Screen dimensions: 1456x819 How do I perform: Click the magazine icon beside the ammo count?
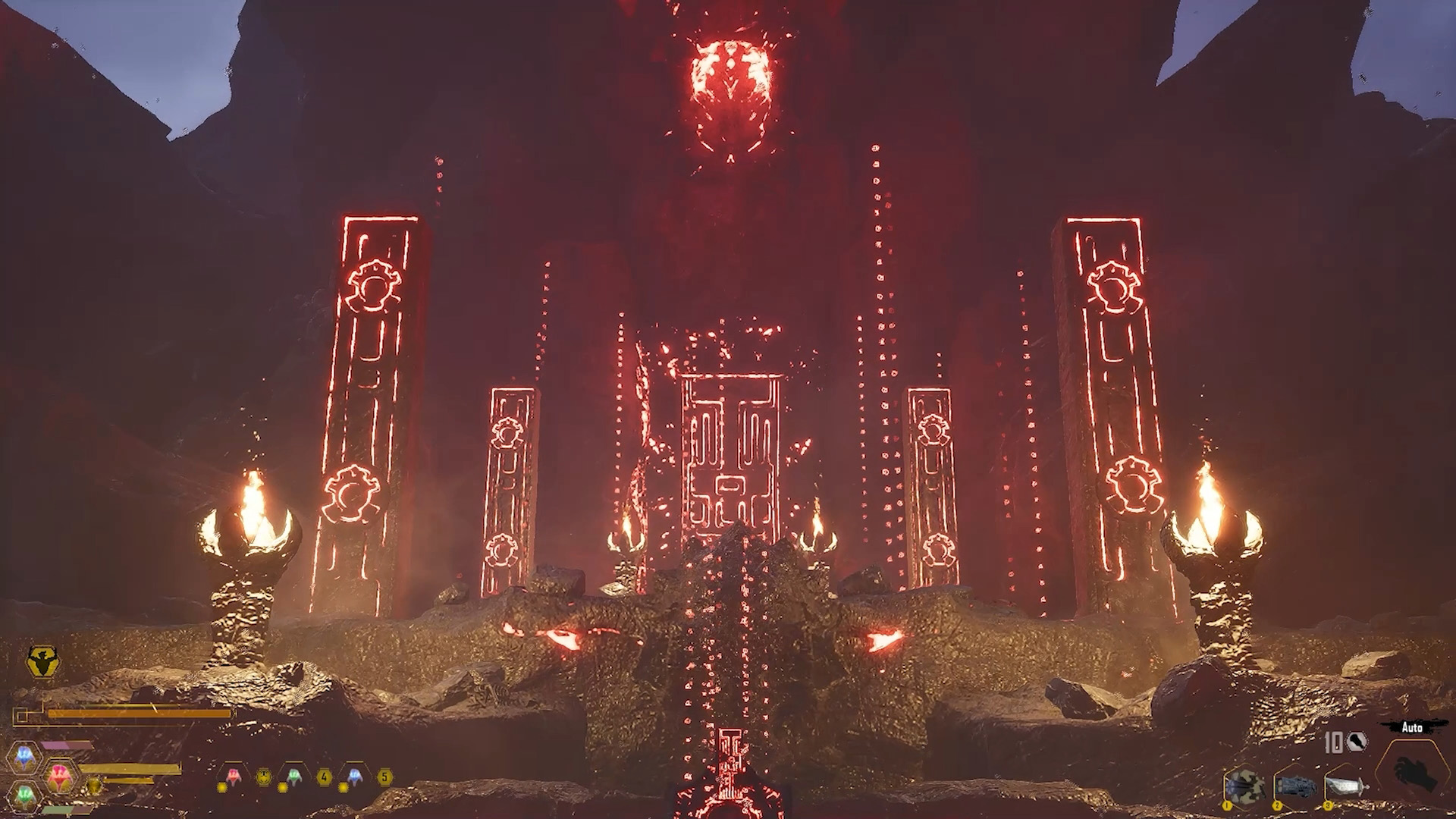(x=1357, y=742)
